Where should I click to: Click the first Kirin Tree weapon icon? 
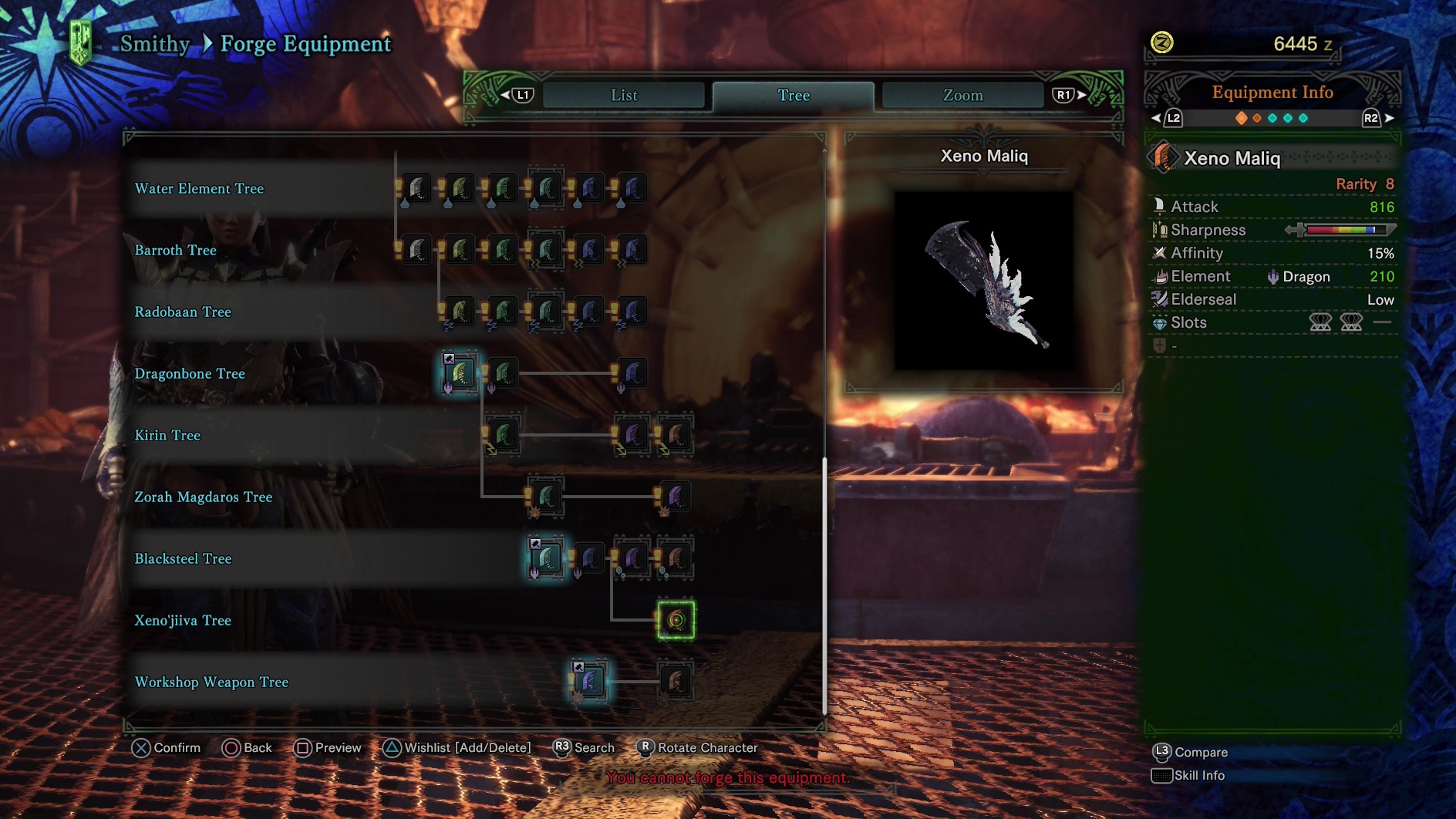tap(502, 435)
